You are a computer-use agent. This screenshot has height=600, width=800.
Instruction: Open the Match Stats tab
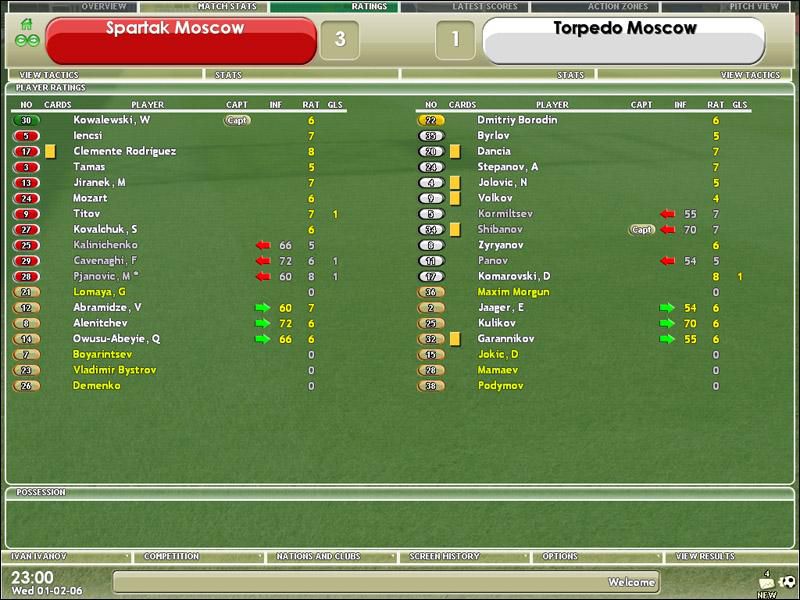[x=227, y=7]
